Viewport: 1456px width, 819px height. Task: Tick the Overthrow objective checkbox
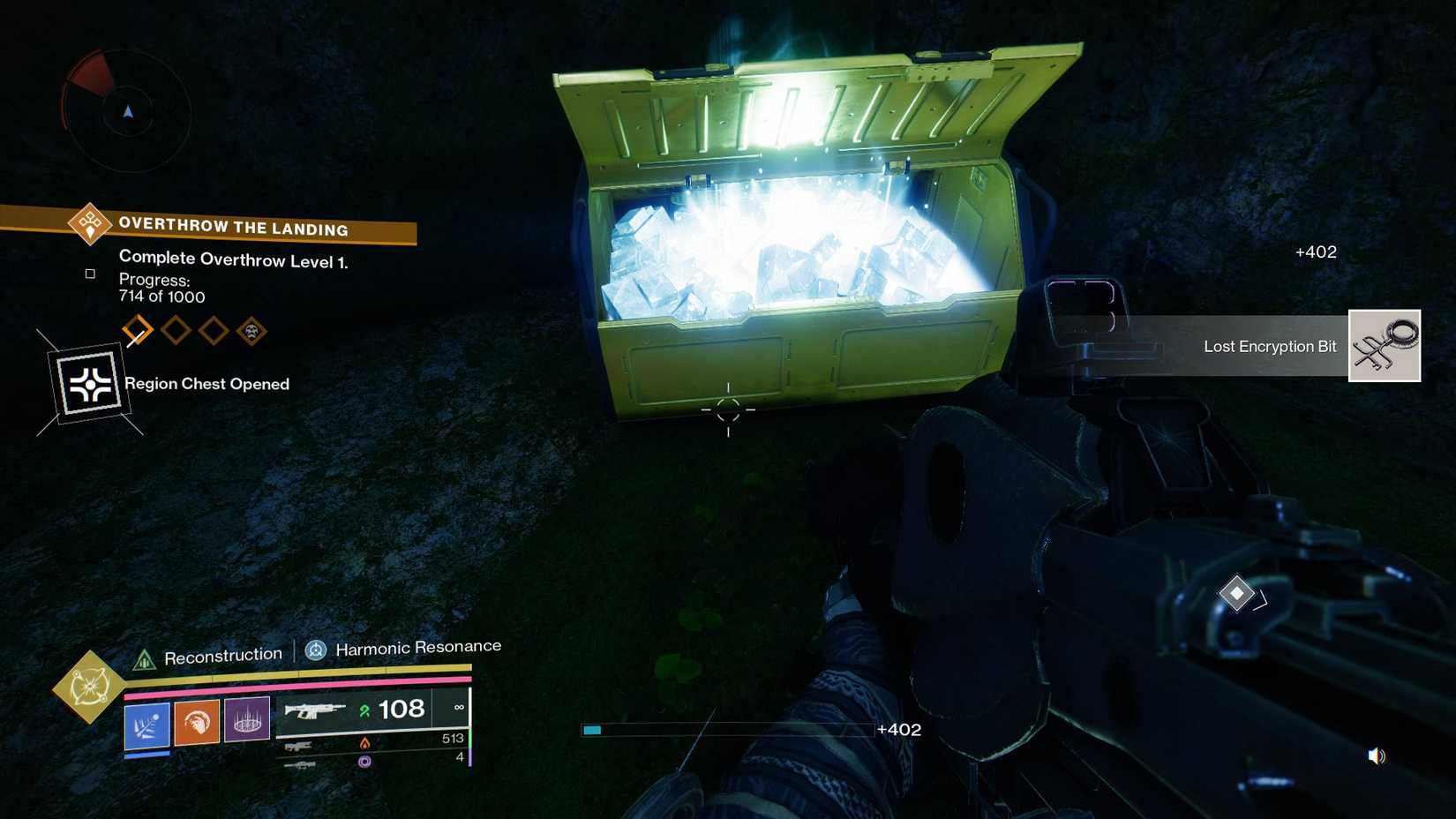[x=89, y=274]
